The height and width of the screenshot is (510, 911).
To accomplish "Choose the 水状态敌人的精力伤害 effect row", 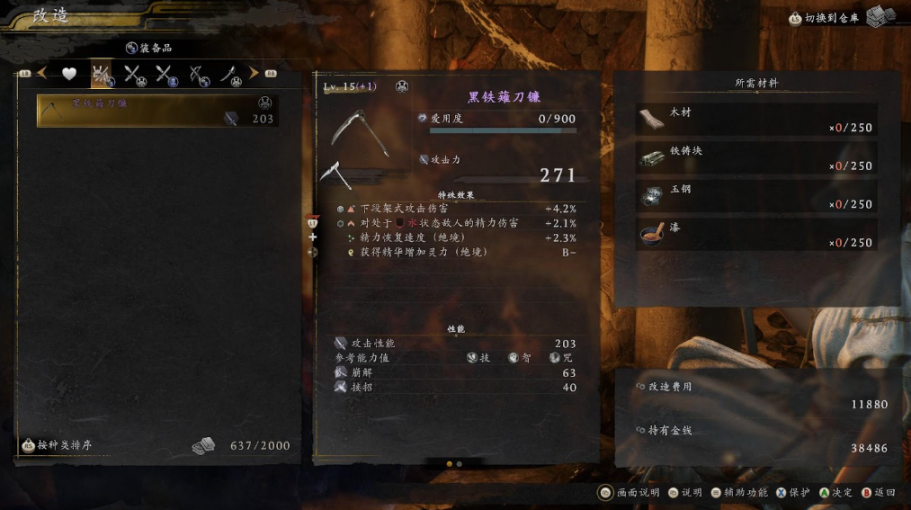I will click(460, 223).
